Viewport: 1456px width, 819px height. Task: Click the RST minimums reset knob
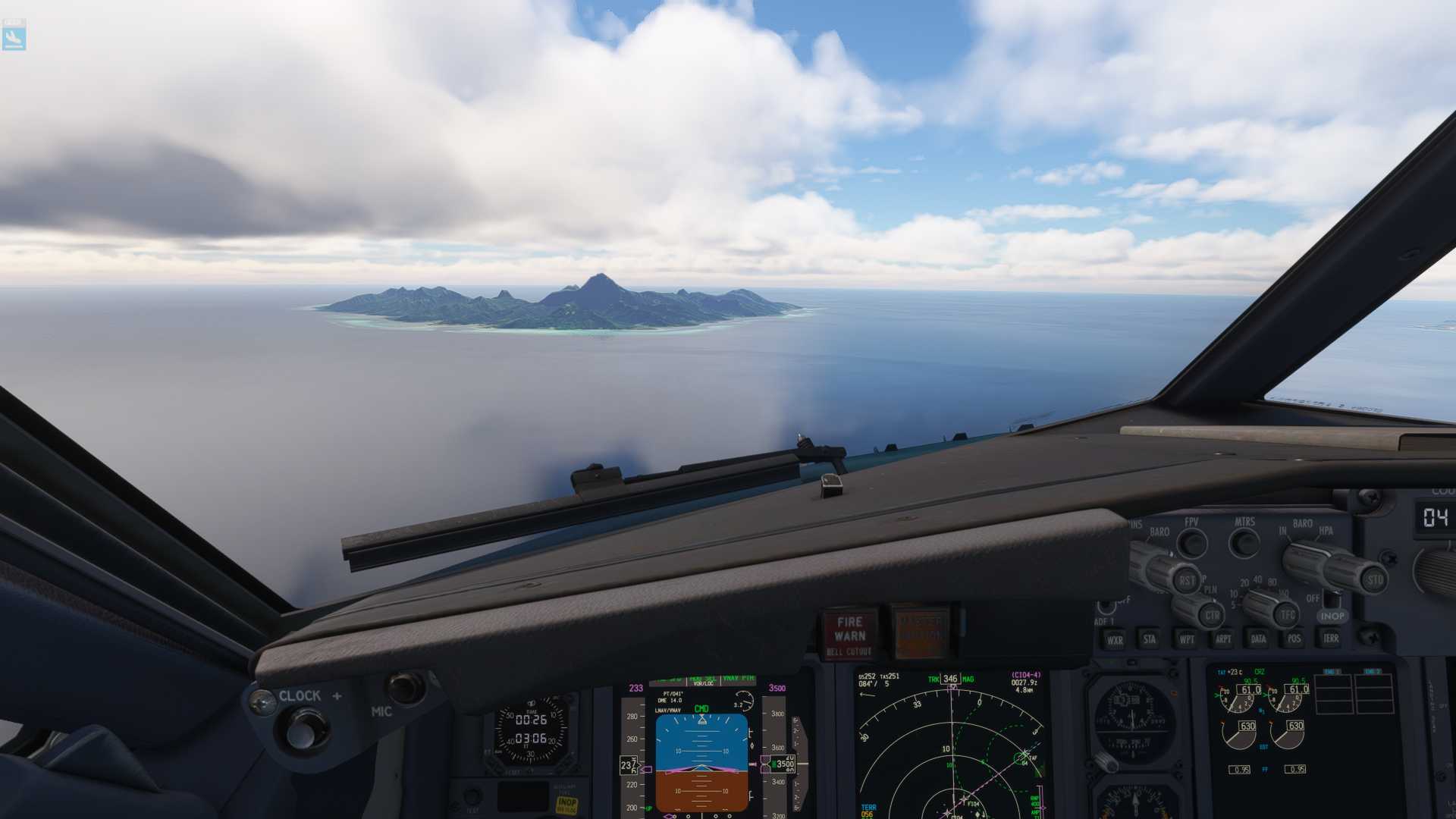(x=1187, y=580)
